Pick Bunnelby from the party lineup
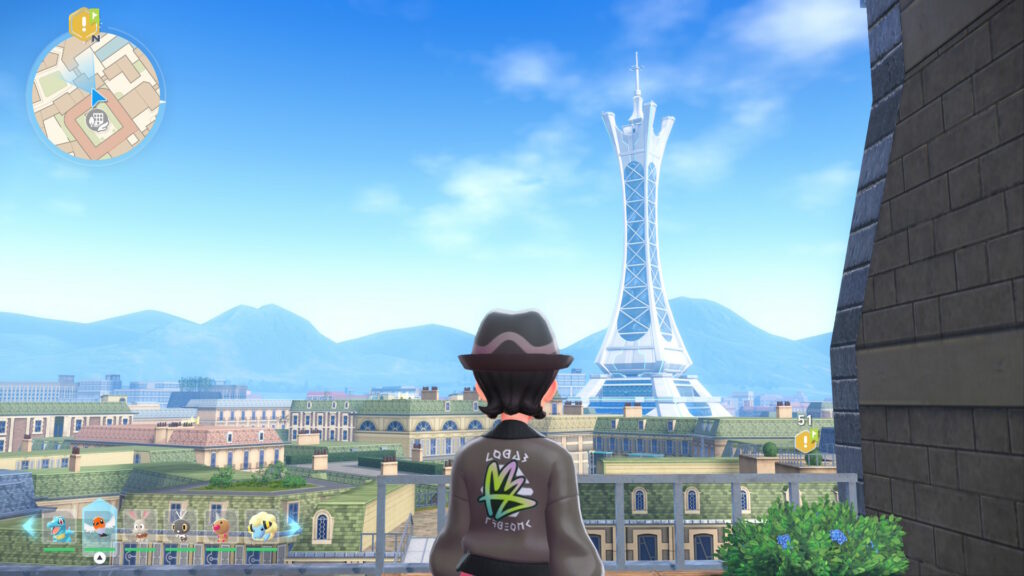 pos(141,527)
